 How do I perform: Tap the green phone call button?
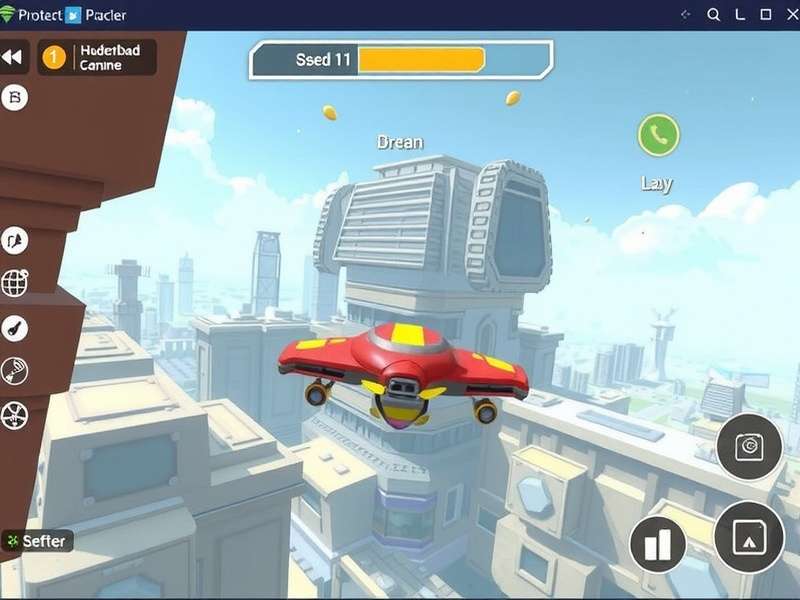[x=658, y=135]
